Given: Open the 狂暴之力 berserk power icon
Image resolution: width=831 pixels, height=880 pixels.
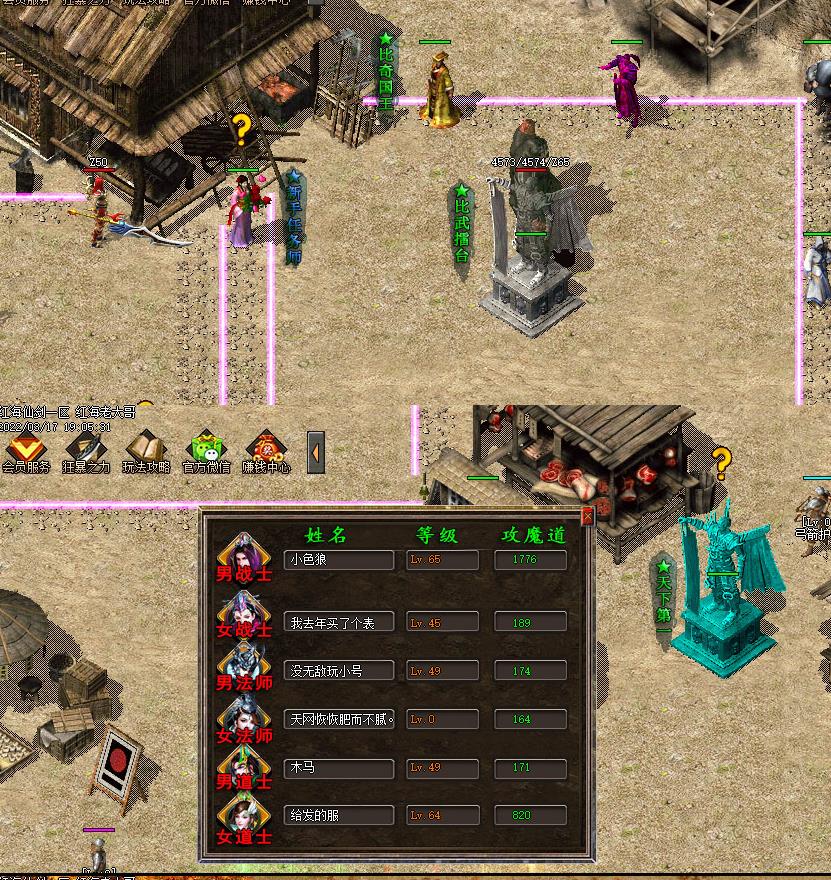Looking at the screenshot, I should tap(87, 451).
